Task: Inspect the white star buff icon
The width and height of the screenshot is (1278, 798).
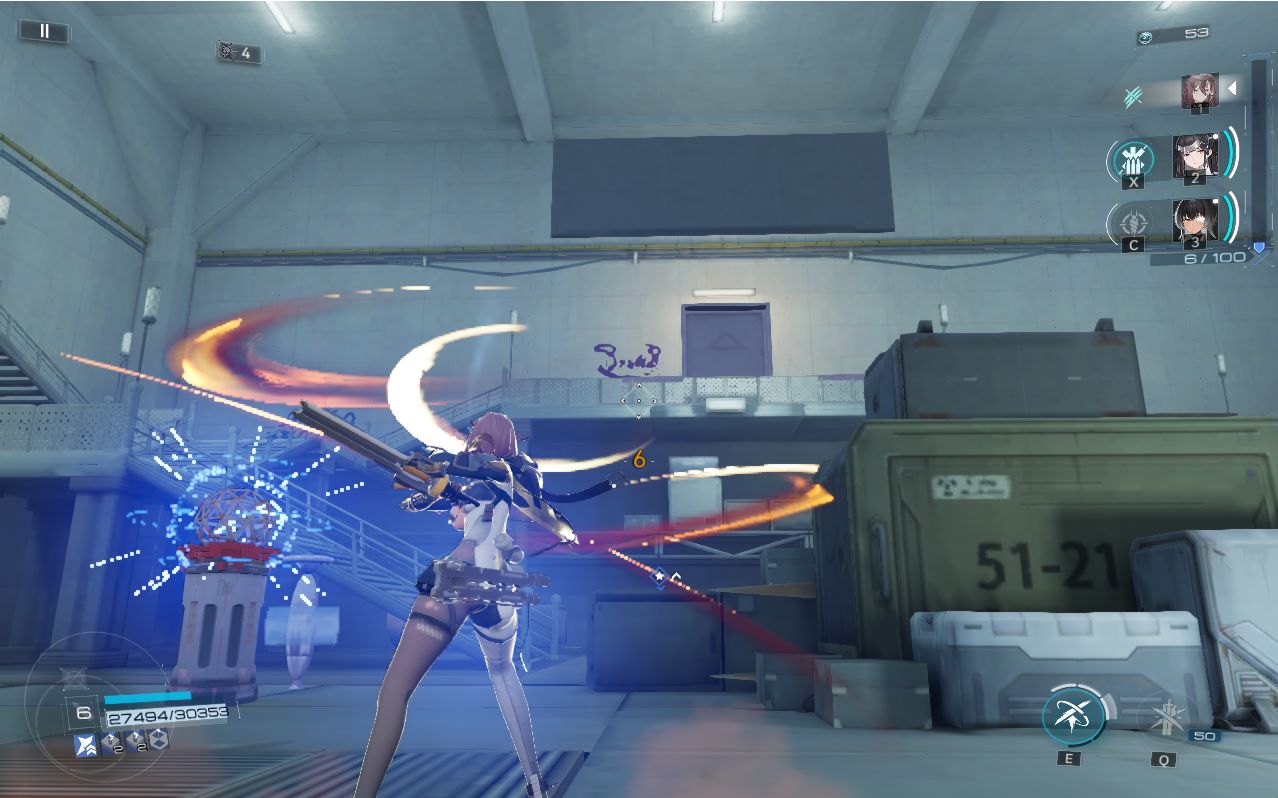Action: 86,743
